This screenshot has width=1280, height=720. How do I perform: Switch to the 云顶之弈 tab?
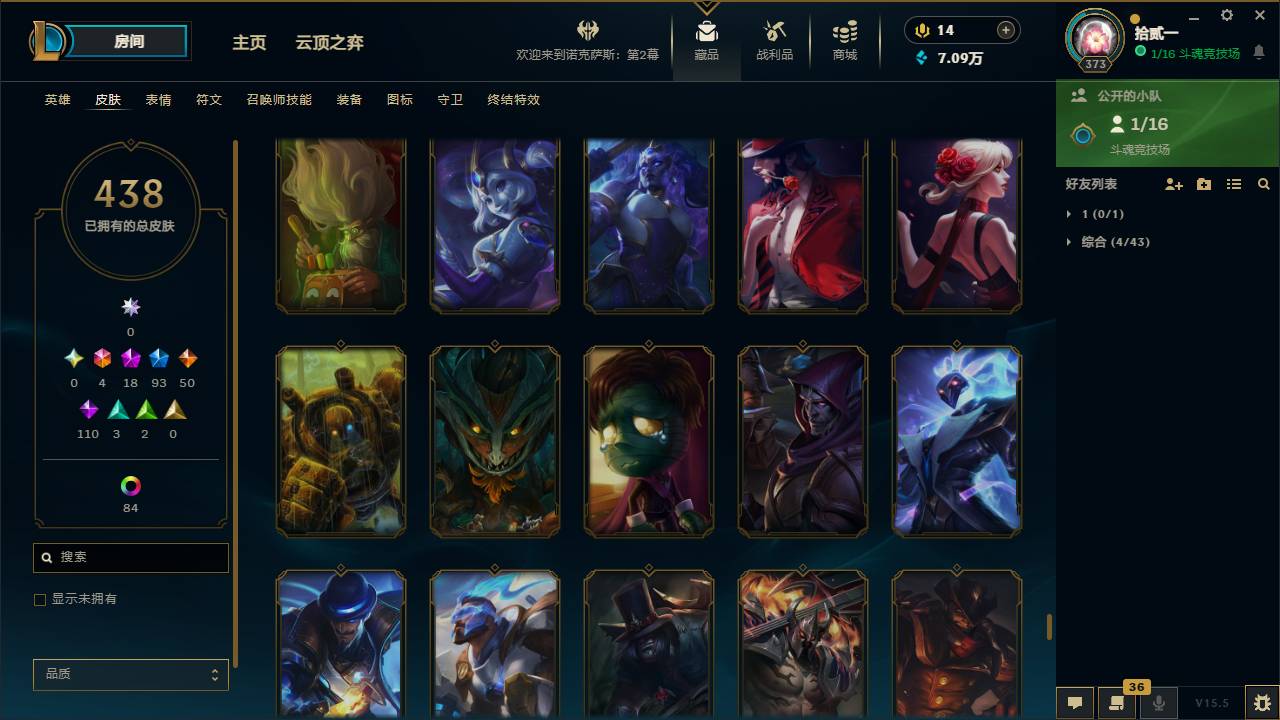click(330, 42)
